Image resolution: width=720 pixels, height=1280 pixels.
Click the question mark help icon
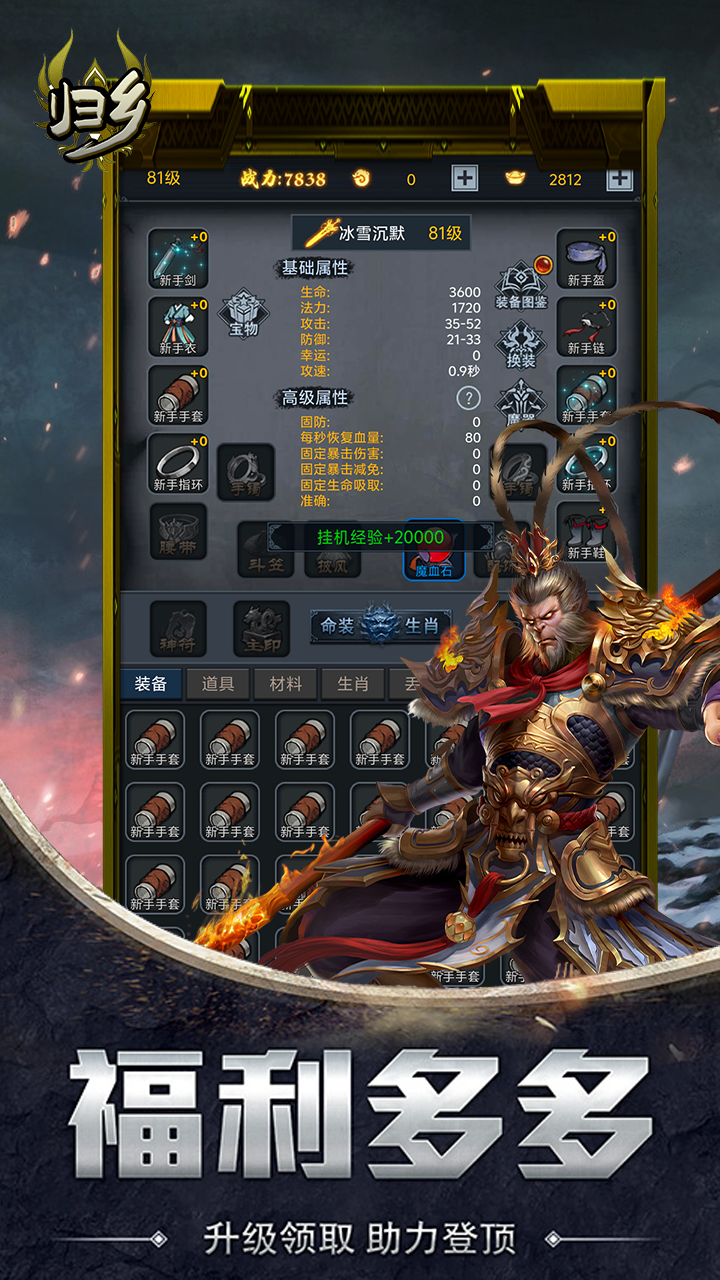(468, 398)
